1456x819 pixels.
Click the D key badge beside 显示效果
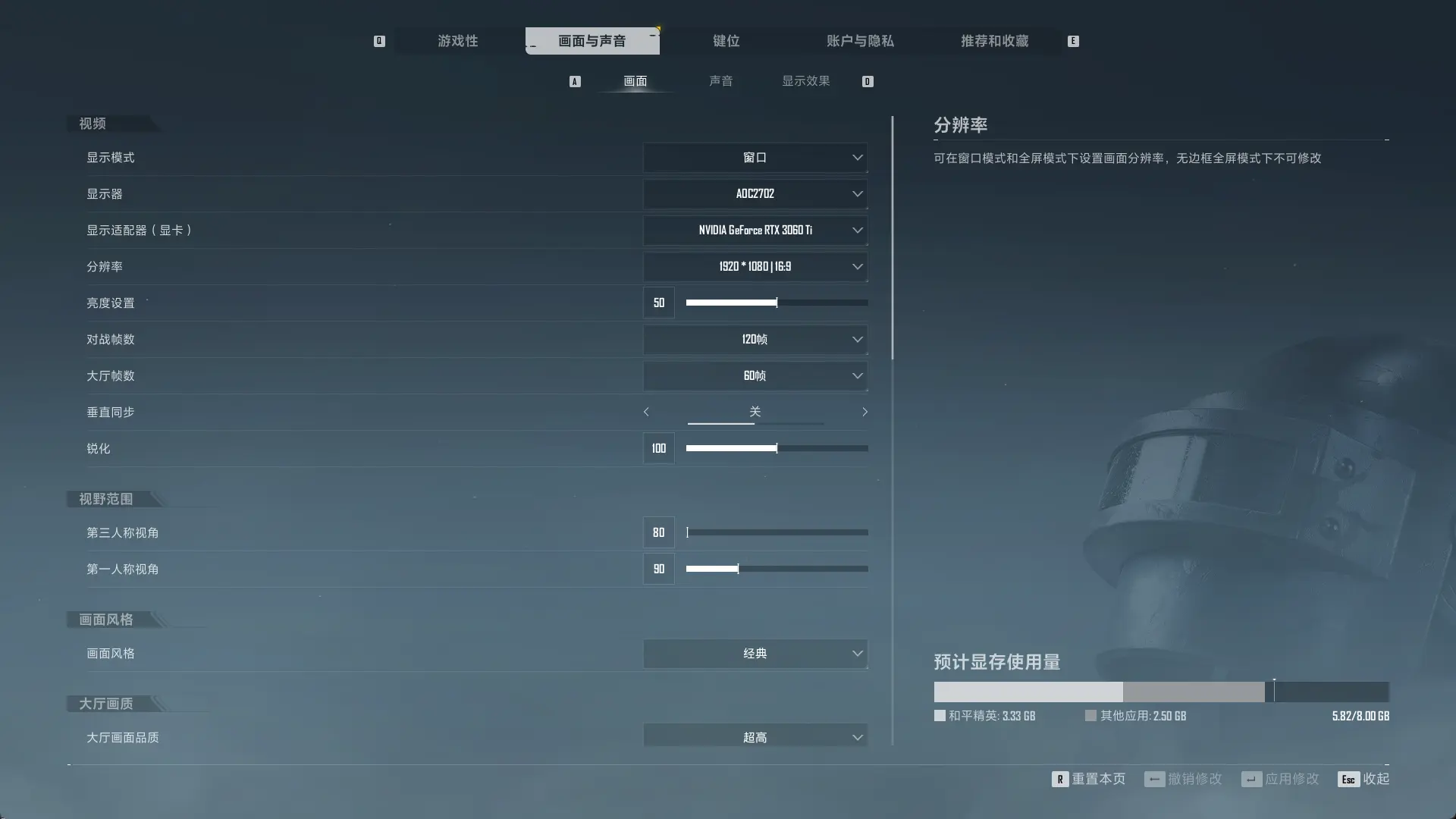coord(868,81)
